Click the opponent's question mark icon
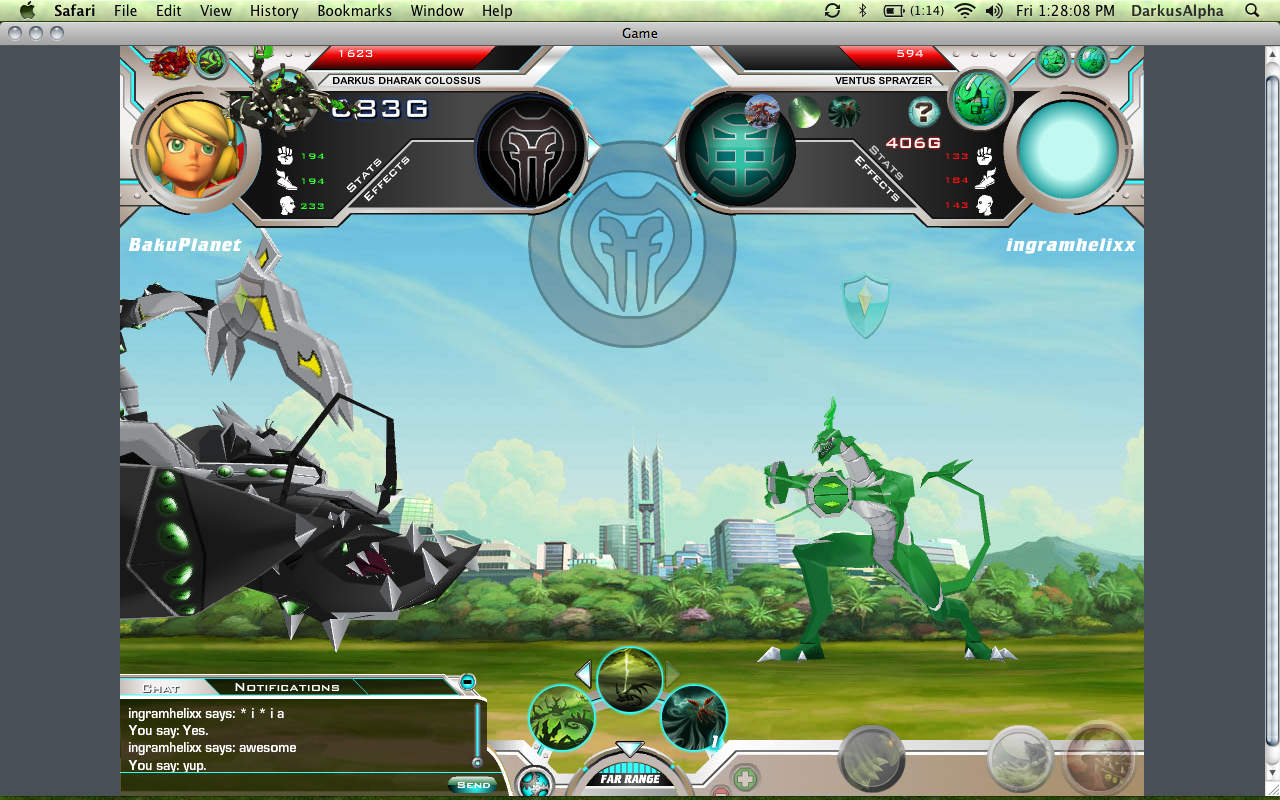The height and width of the screenshot is (800, 1280). pyautogui.click(x=924, y=112)
